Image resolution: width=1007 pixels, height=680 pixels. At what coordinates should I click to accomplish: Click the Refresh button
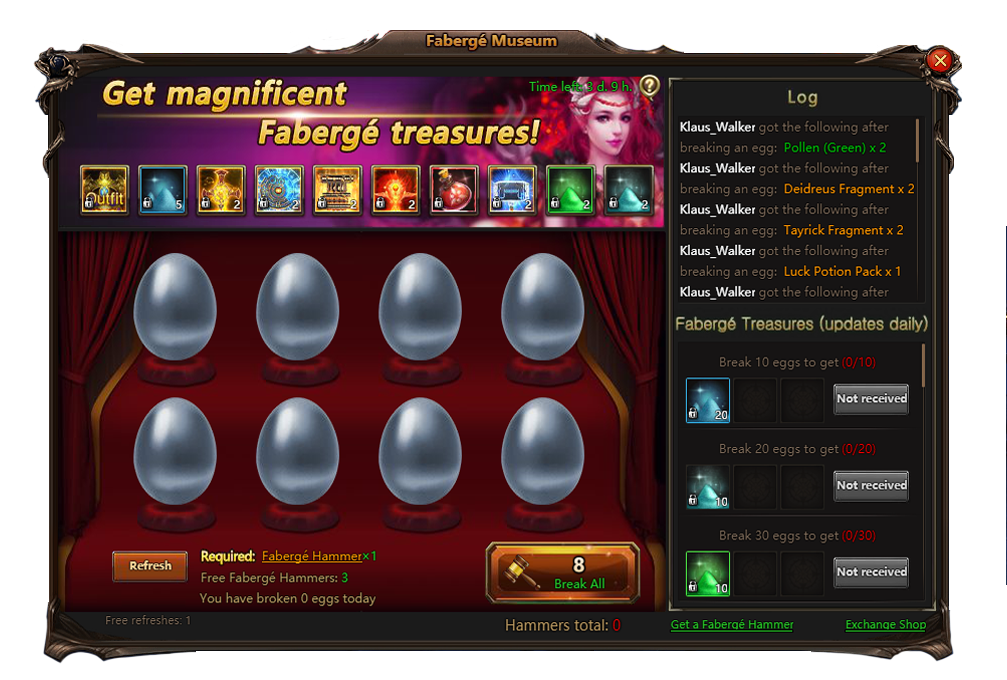[150, 566]
